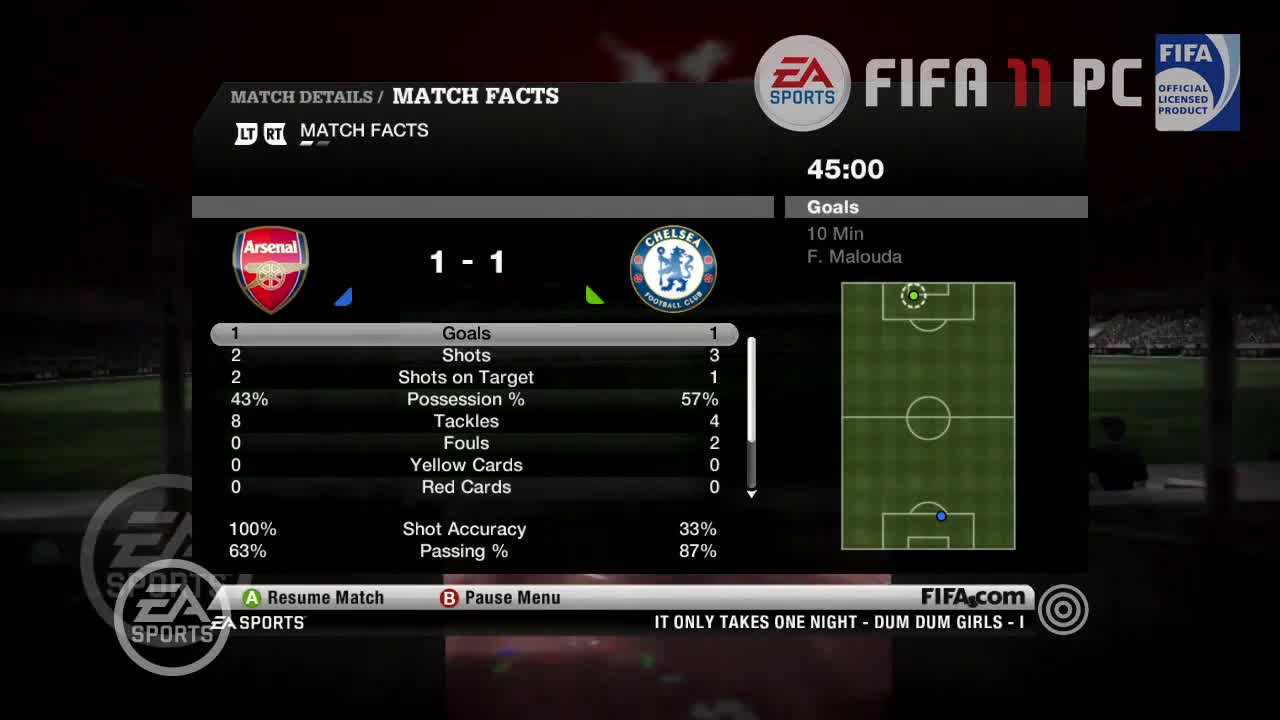Click the target emblem beside FIFA.com

(1063, 609)
